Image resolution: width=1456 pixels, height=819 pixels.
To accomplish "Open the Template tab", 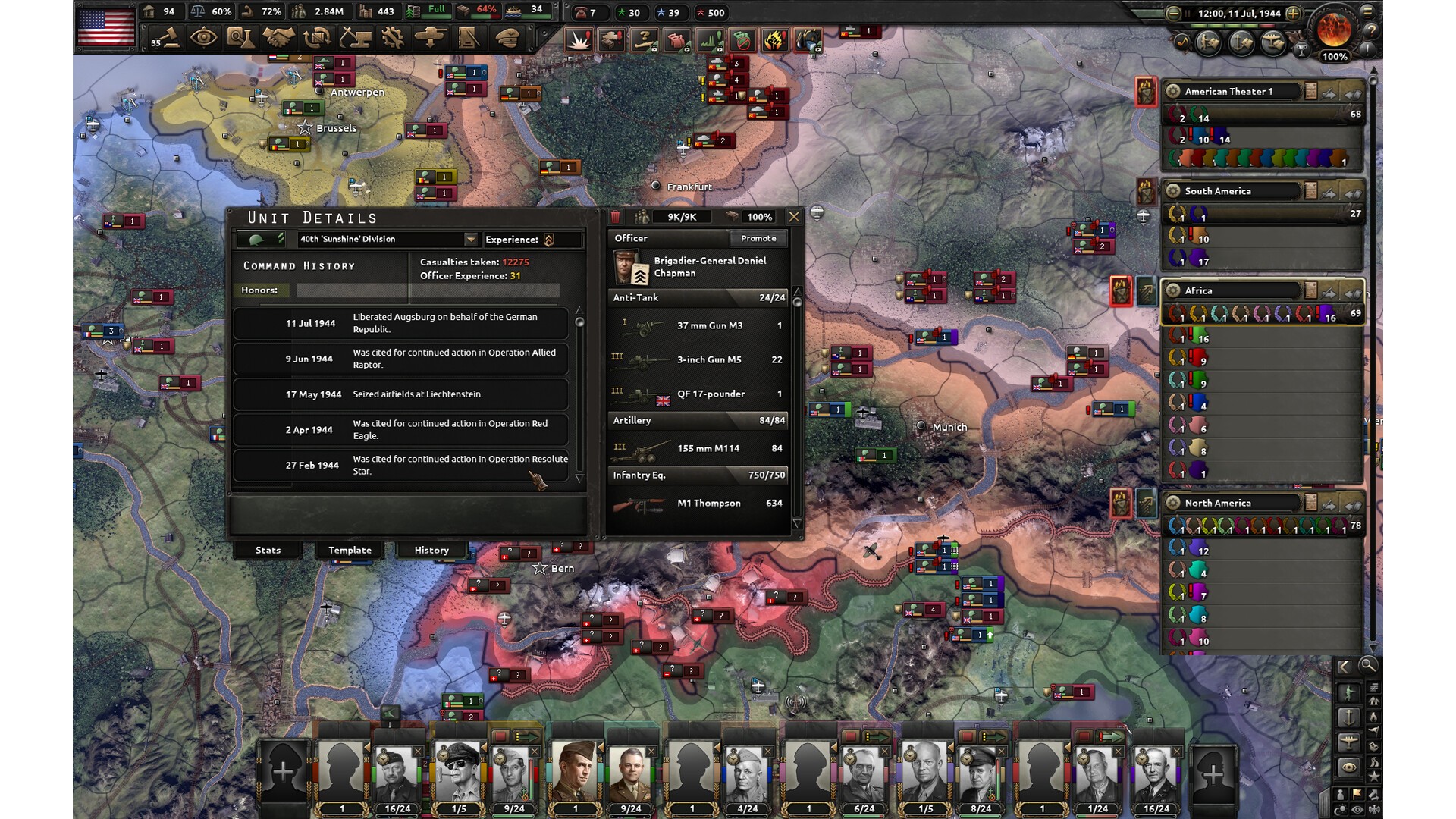I will click(350, 550).
